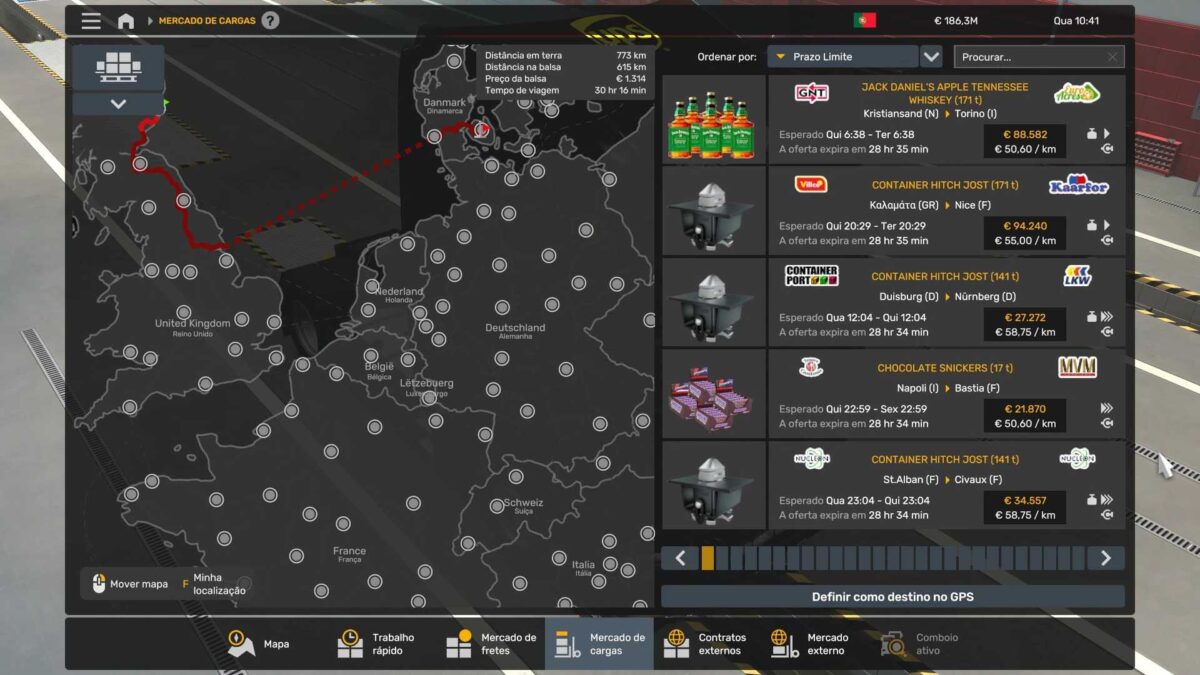Choose the Container Hitch Jost job to Nice
Screen dimensions: 1200x675
(x=944, y=211)
